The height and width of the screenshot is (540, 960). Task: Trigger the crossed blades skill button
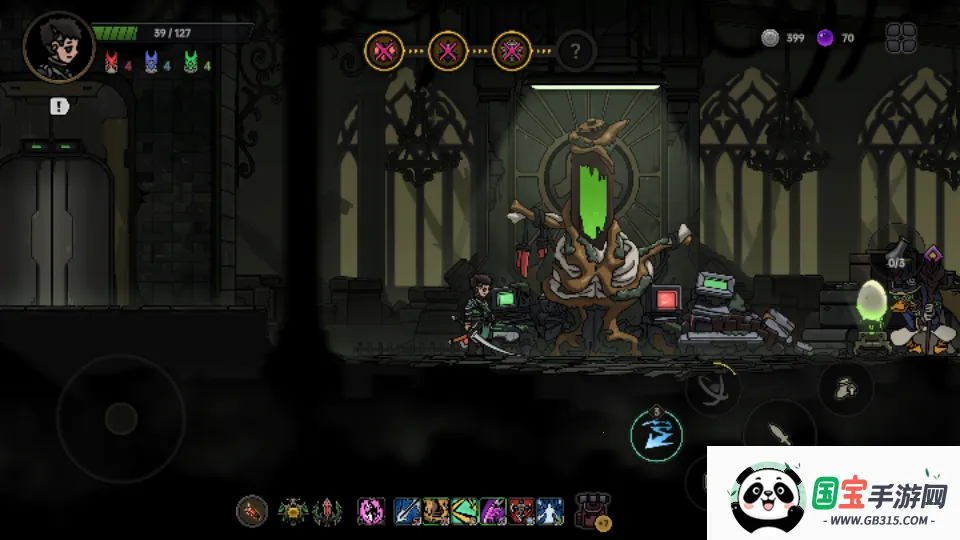(x=713, y=388)
